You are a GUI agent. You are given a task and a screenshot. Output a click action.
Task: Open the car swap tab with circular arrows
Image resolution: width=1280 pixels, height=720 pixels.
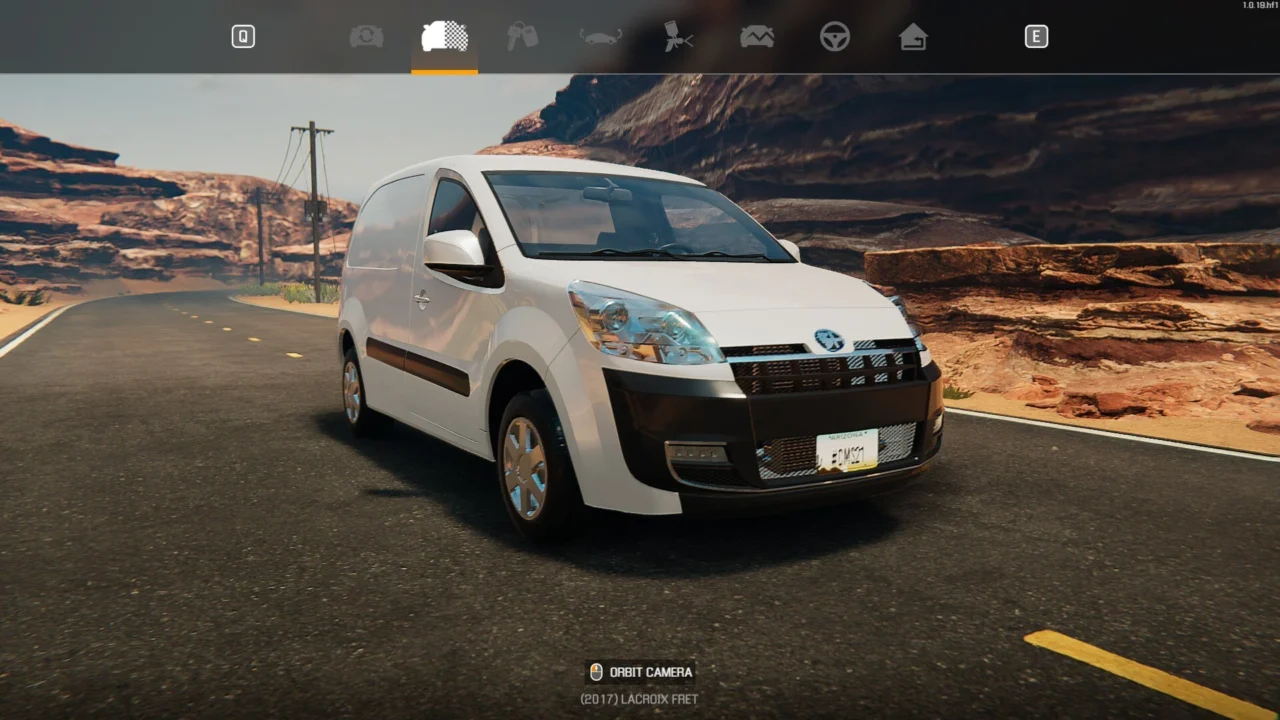(x=366, y=37)
